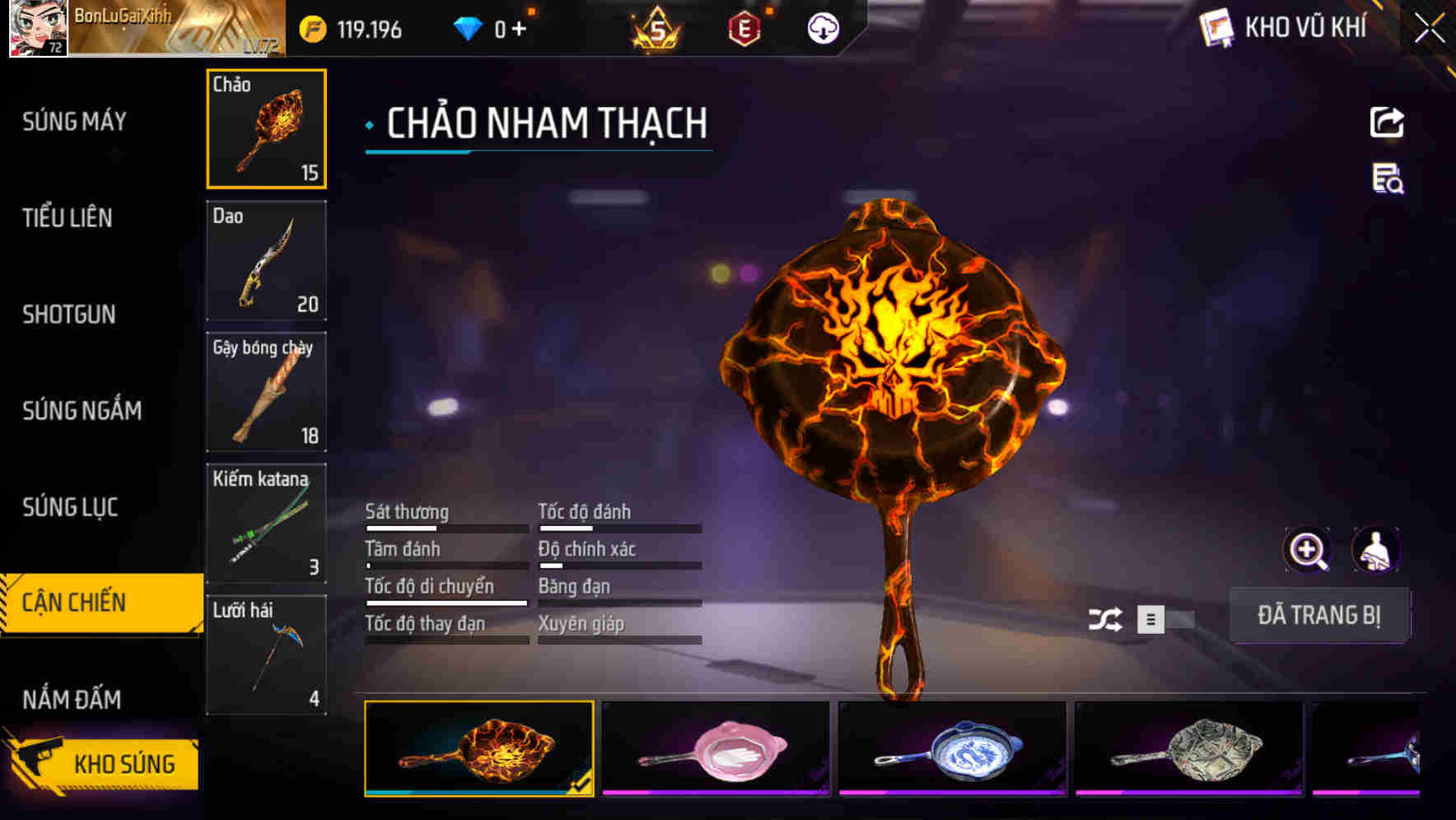
Task: Open the SHOTGUN weapon category
Action: pyautogui.click(x=69, y=314)
